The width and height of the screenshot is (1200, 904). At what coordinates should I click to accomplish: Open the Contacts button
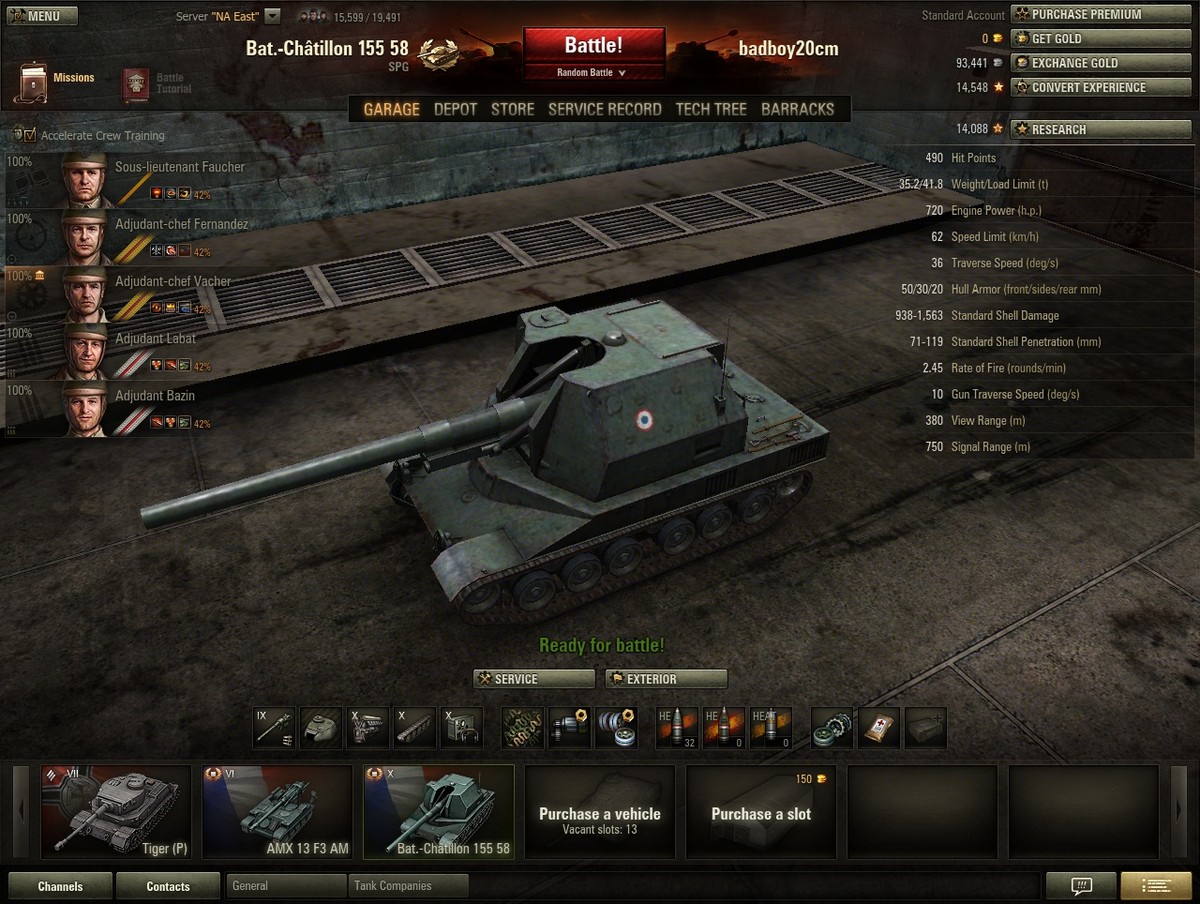[168, 886]
